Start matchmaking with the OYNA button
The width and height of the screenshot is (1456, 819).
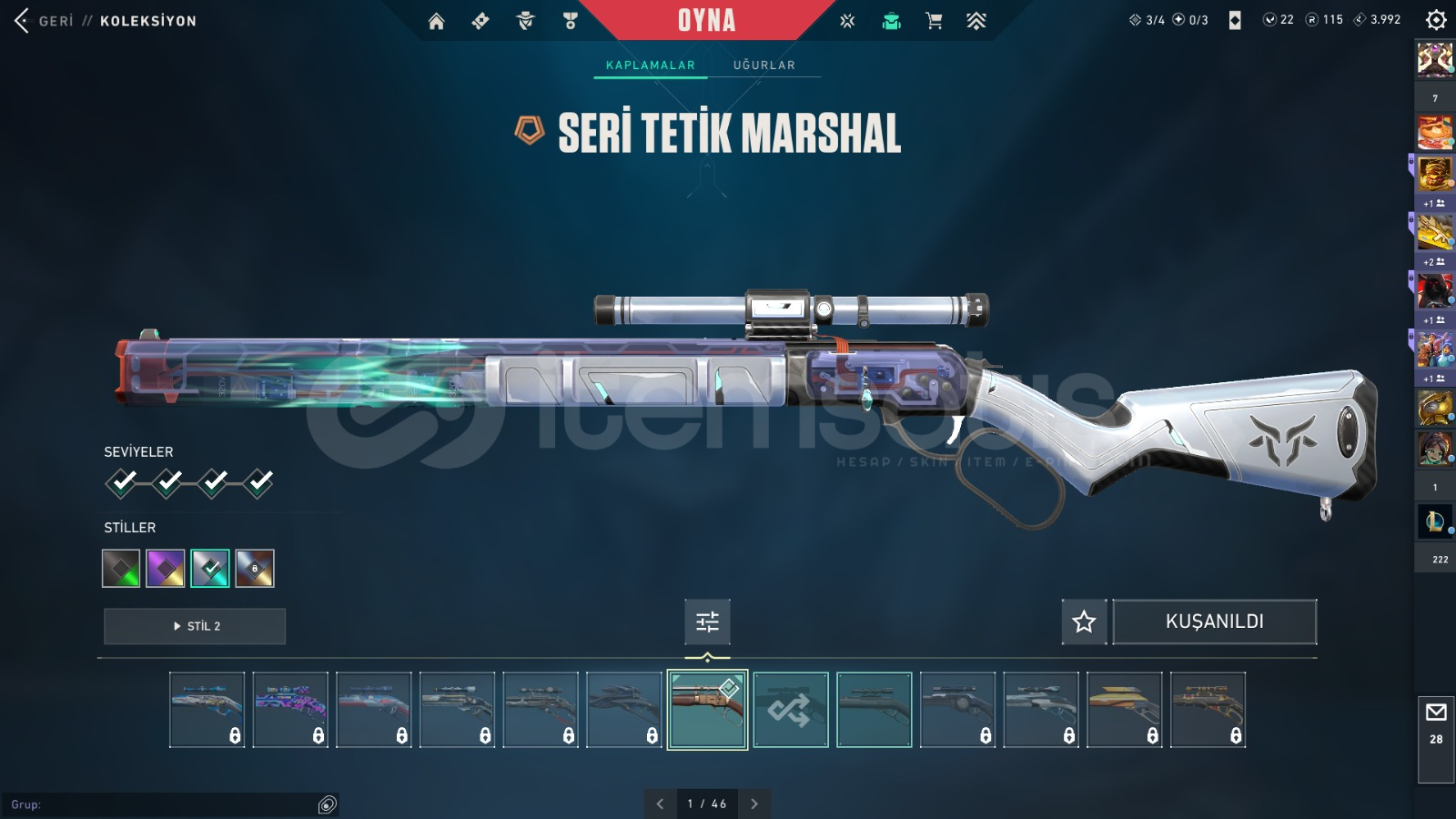click(x=706, y=20)
